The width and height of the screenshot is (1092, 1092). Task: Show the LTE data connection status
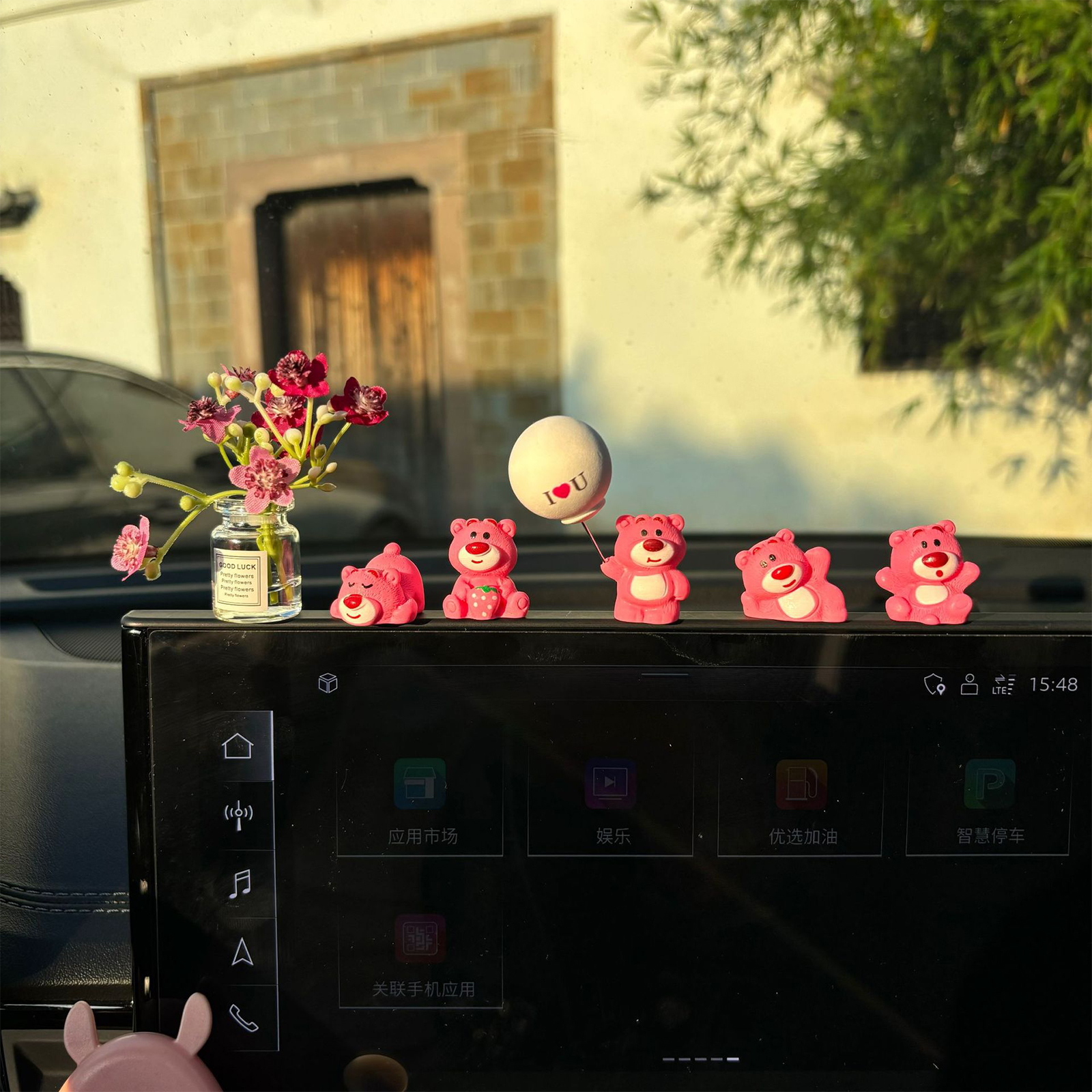pyautogui.click(x=1003, y=685)
